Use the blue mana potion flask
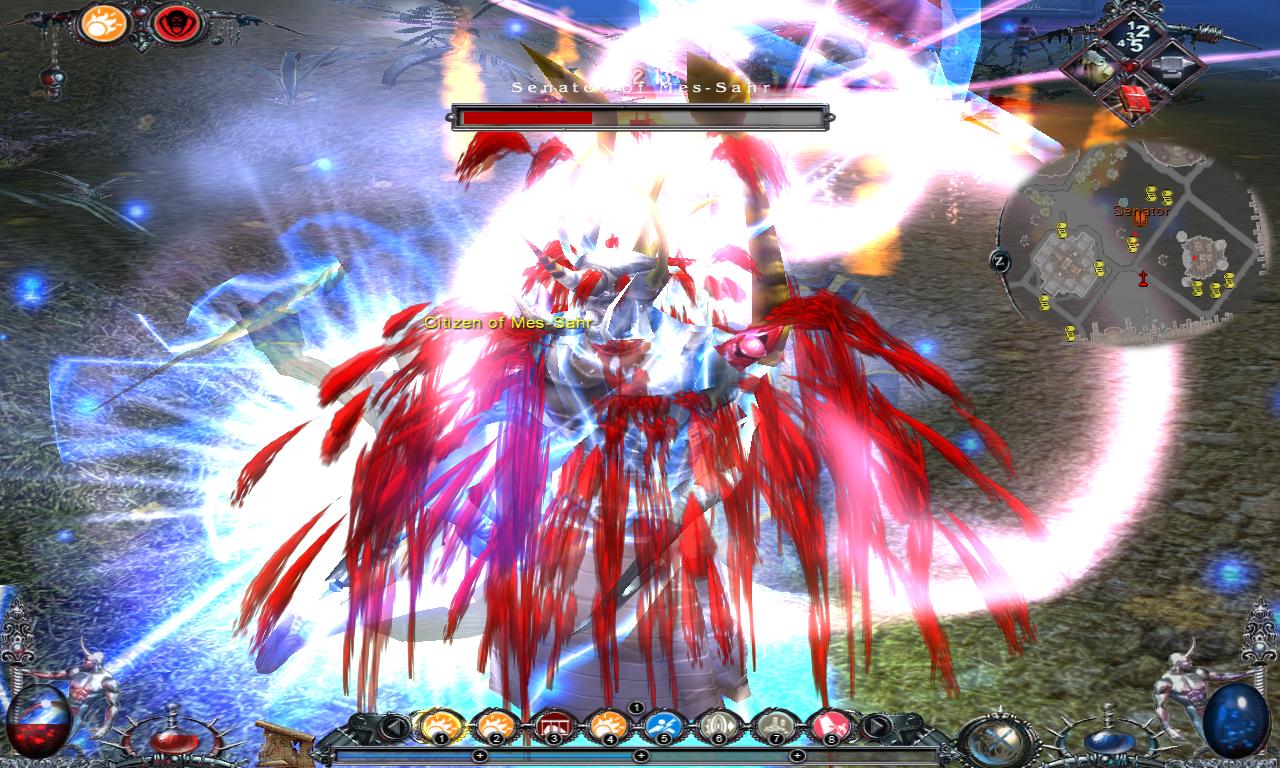The width and height of the screenshot is (1280, 768). pos(1107,738)
